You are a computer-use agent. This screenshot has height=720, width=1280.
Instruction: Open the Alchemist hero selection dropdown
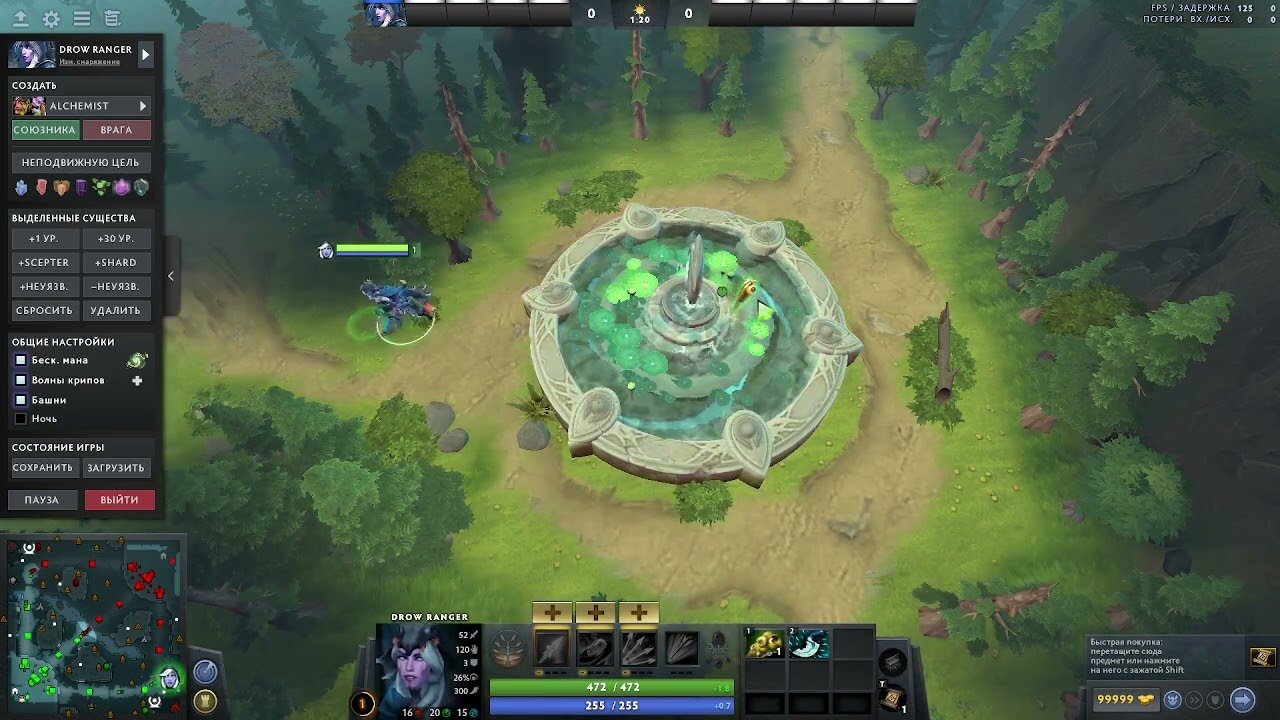143,106
